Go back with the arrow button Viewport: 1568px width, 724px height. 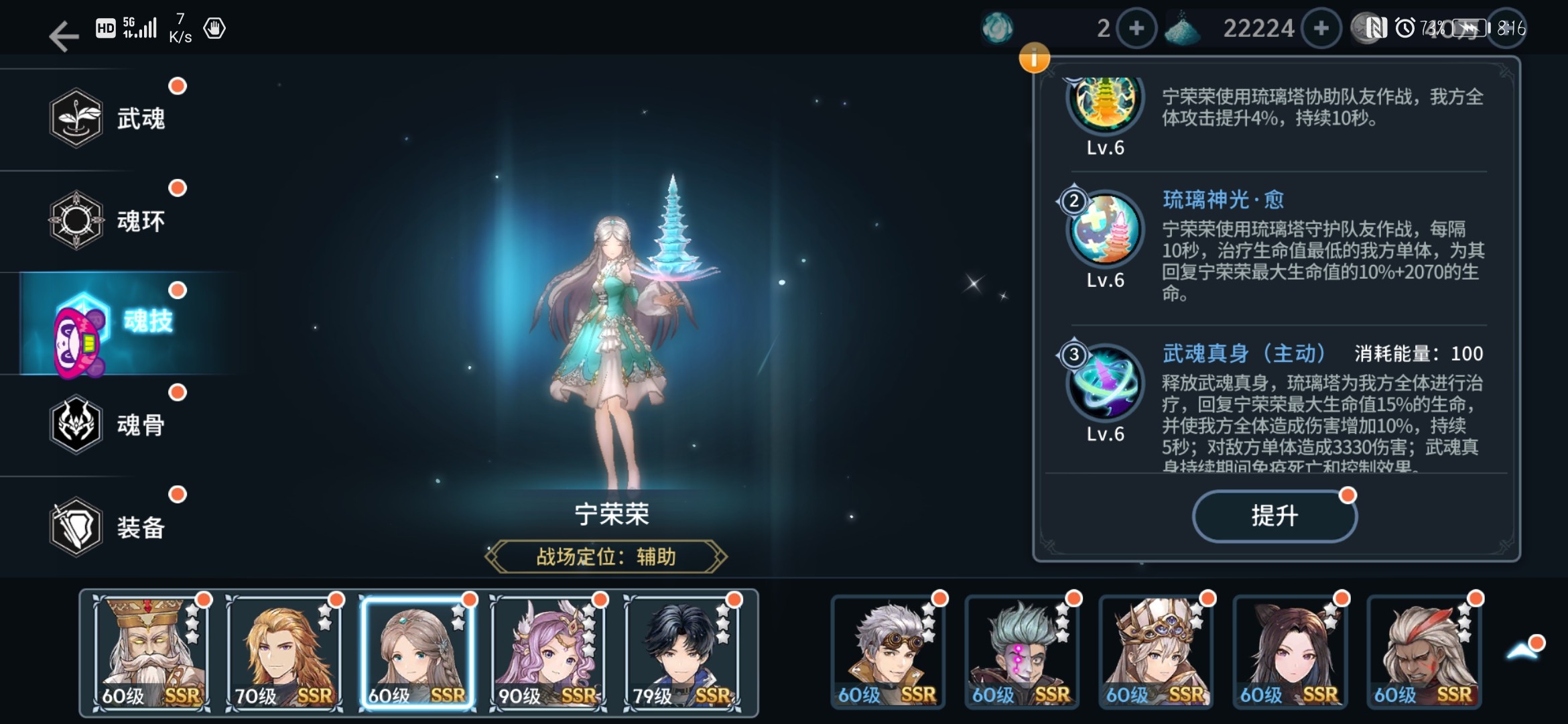pos(64,35)
